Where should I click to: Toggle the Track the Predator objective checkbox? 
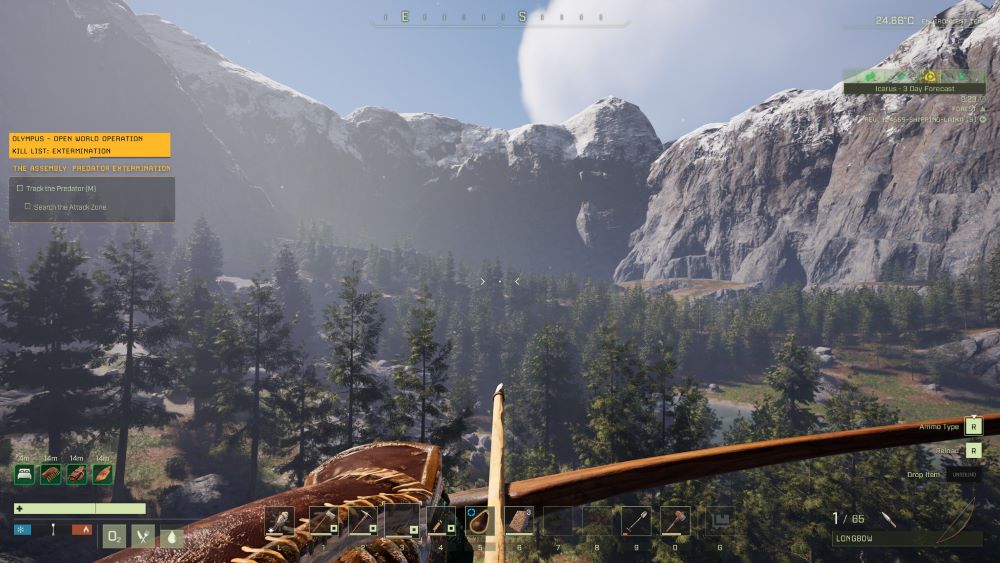[x=20, y=188]
